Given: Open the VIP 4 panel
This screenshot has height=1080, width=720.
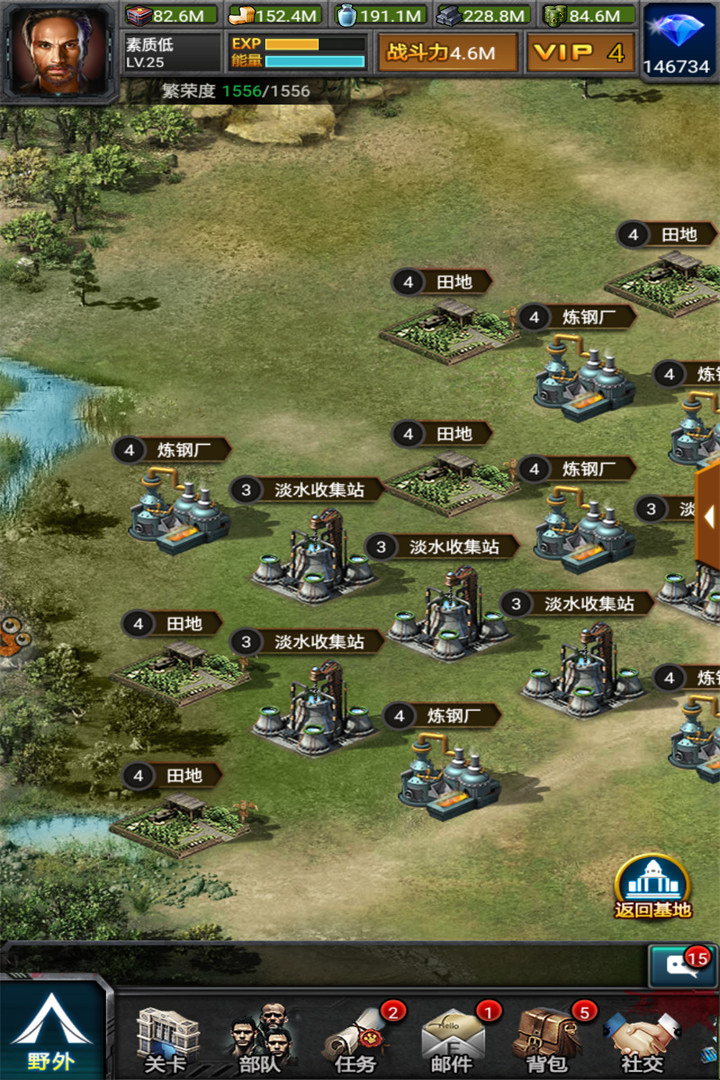Looking at the screenshot, I should click(579, 53).
